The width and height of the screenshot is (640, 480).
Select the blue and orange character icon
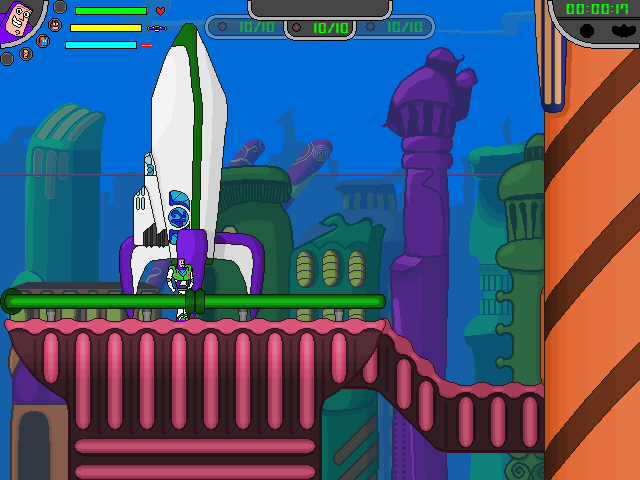pos(43,42)
